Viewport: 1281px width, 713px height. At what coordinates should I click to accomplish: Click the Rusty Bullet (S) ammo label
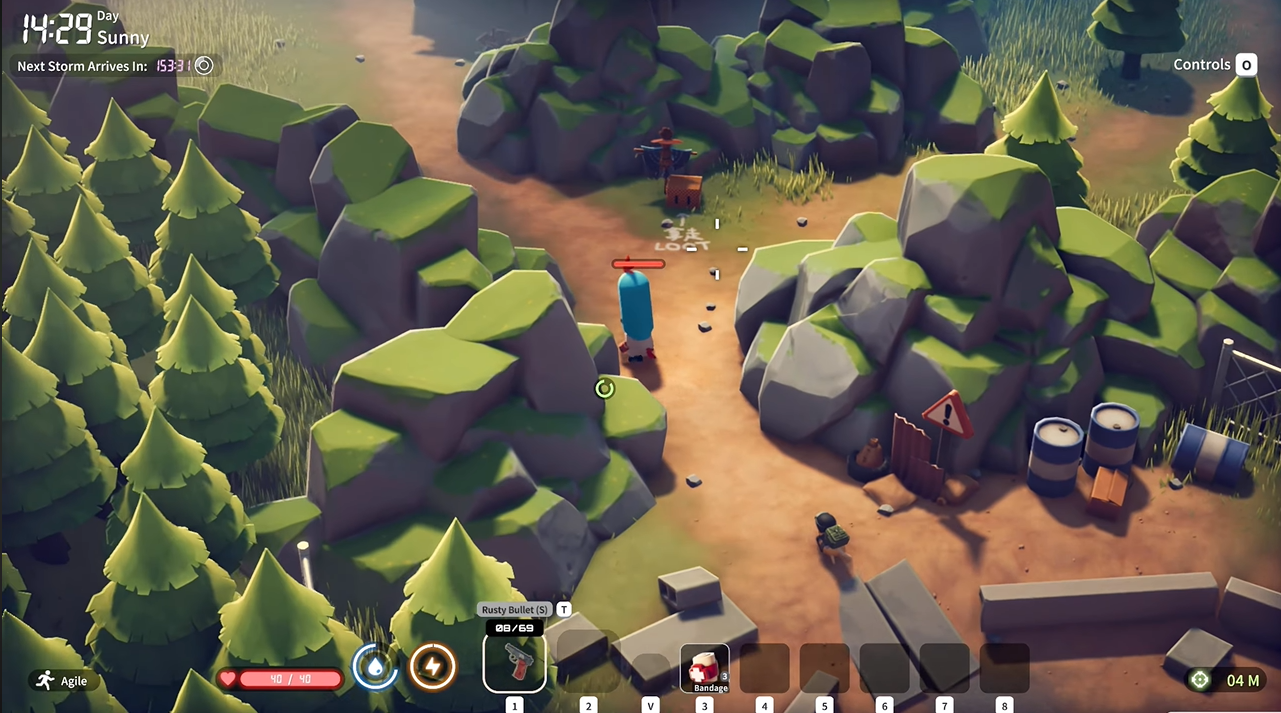tap(515, 609)
